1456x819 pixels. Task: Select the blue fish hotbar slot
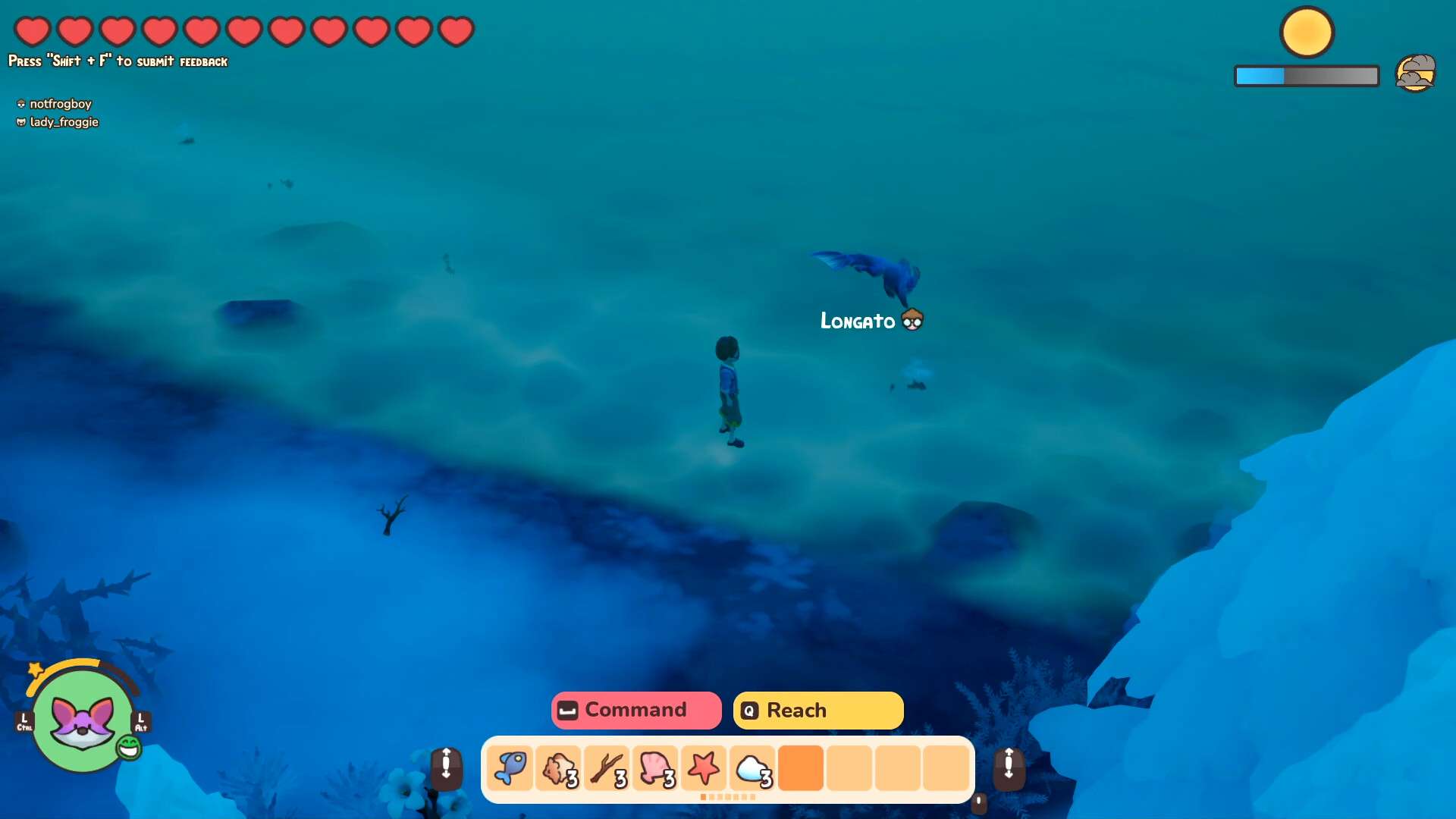[x=510, y=767]
